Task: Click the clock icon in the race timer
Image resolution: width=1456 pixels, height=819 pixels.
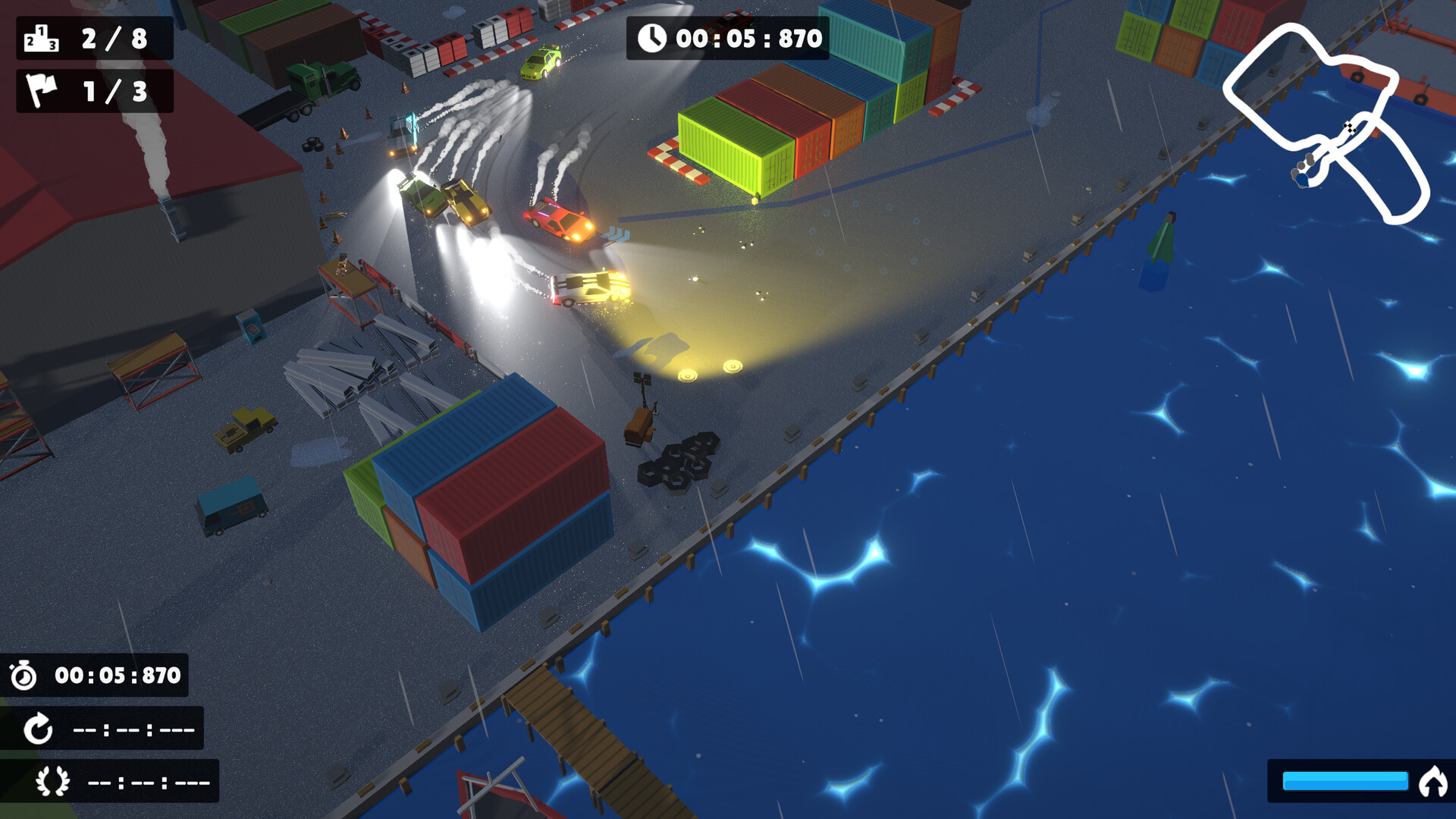Action: 654,36
